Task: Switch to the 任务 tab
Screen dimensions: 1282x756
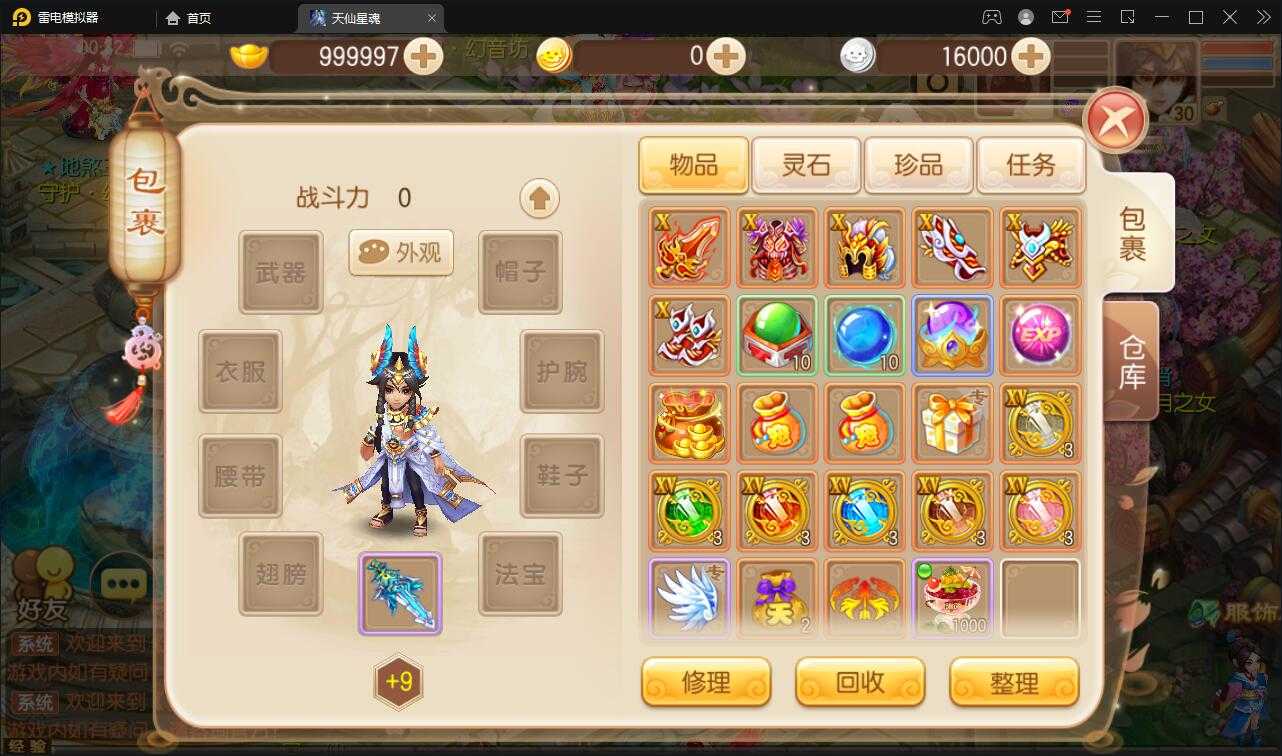Action: [x=1031, y=165]
